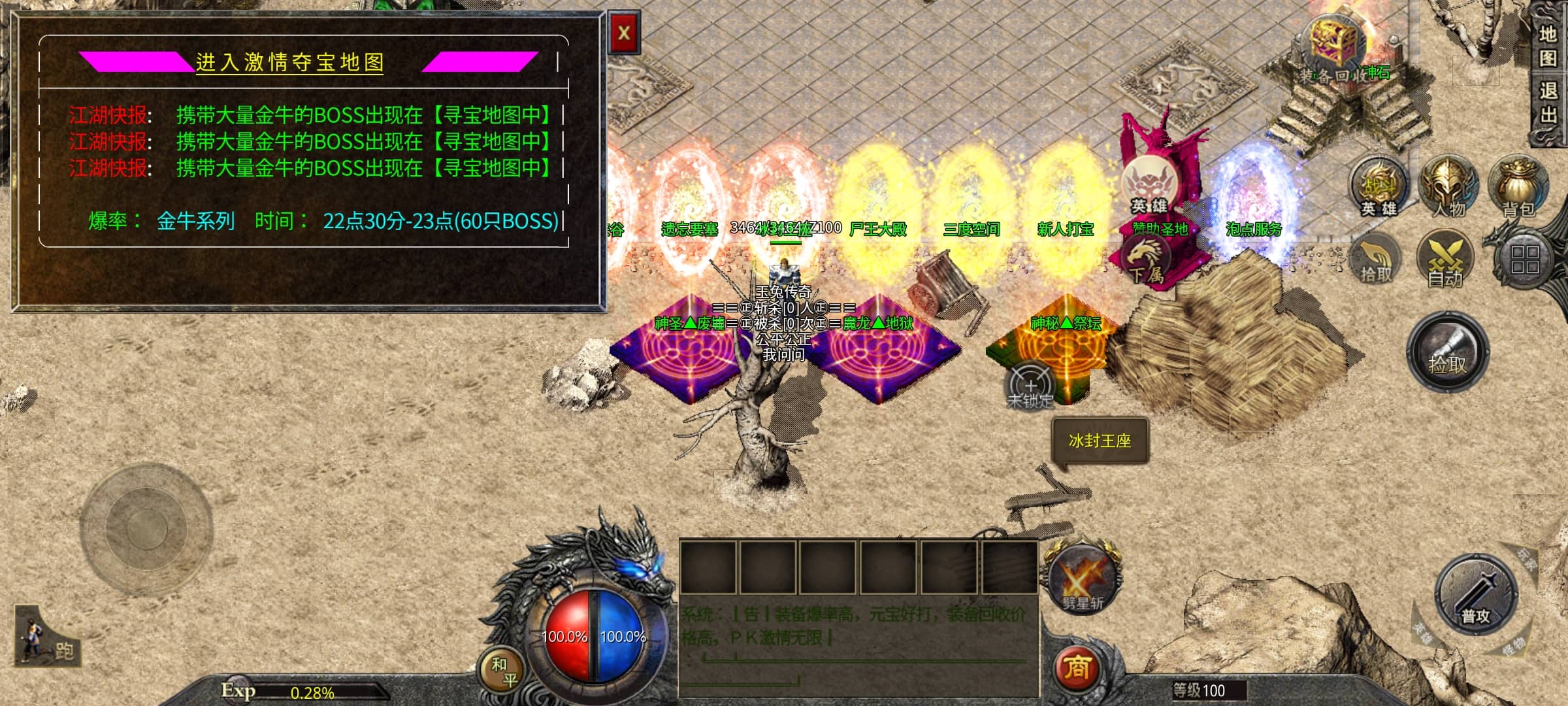1568x706 pixels.
Task: Toggle the 战斗 英雄 hero mode icon
Action: (x=1379, y=188)
